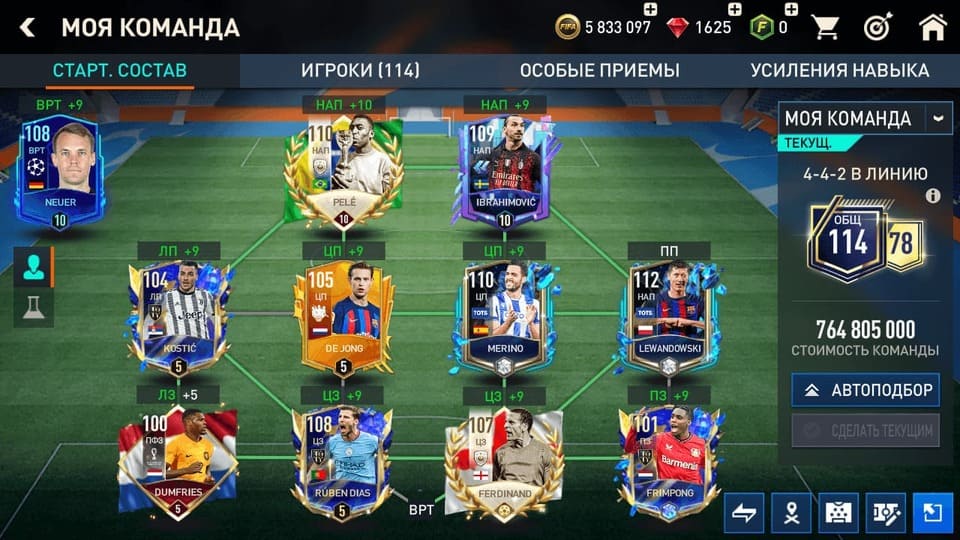Expand the Моя команда dropdown
Image resolution: width=960 pixels, height=540 pixels.
point(938,118)
